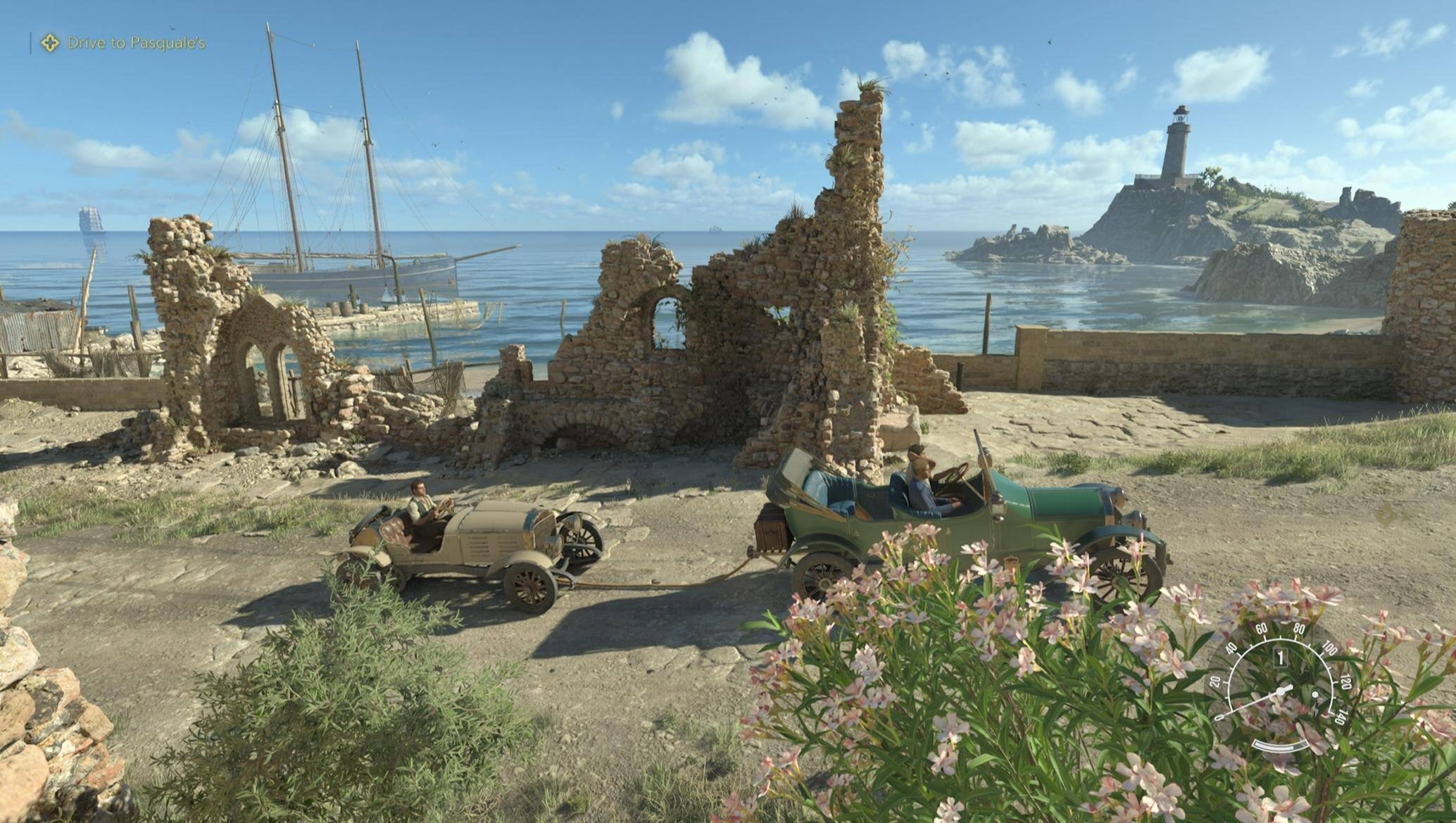This screenshot has height=823, width=1456.
Task: Click the curved fuel bar under the speedometer
Action: [1280, 746]
